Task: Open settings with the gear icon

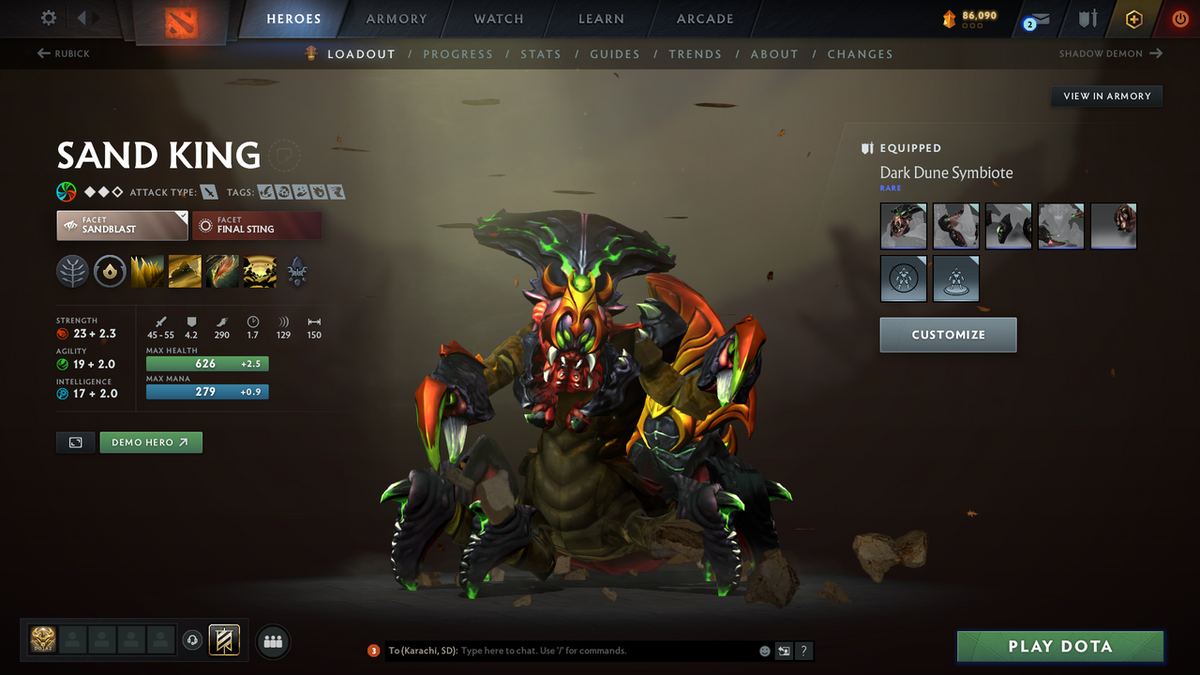Action: click(49, 18)
